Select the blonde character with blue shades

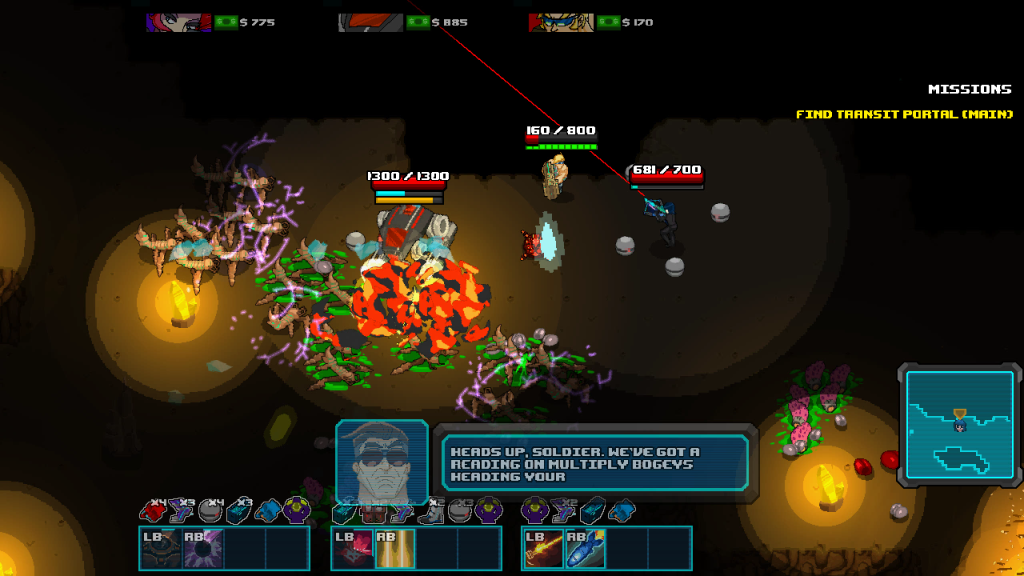562,22
